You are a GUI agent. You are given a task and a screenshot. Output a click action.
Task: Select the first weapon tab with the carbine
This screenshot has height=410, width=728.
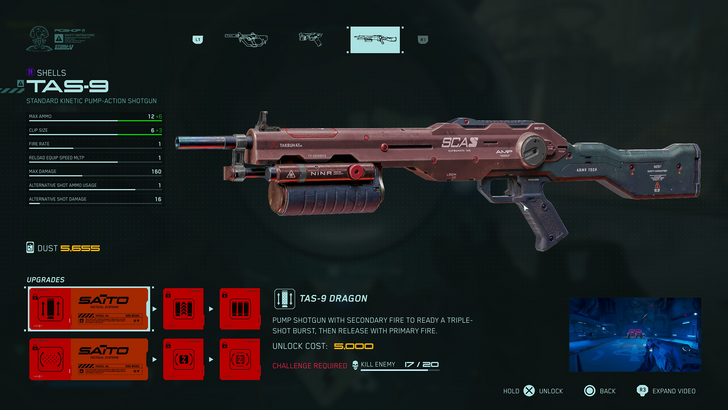(x=247, y=39)
